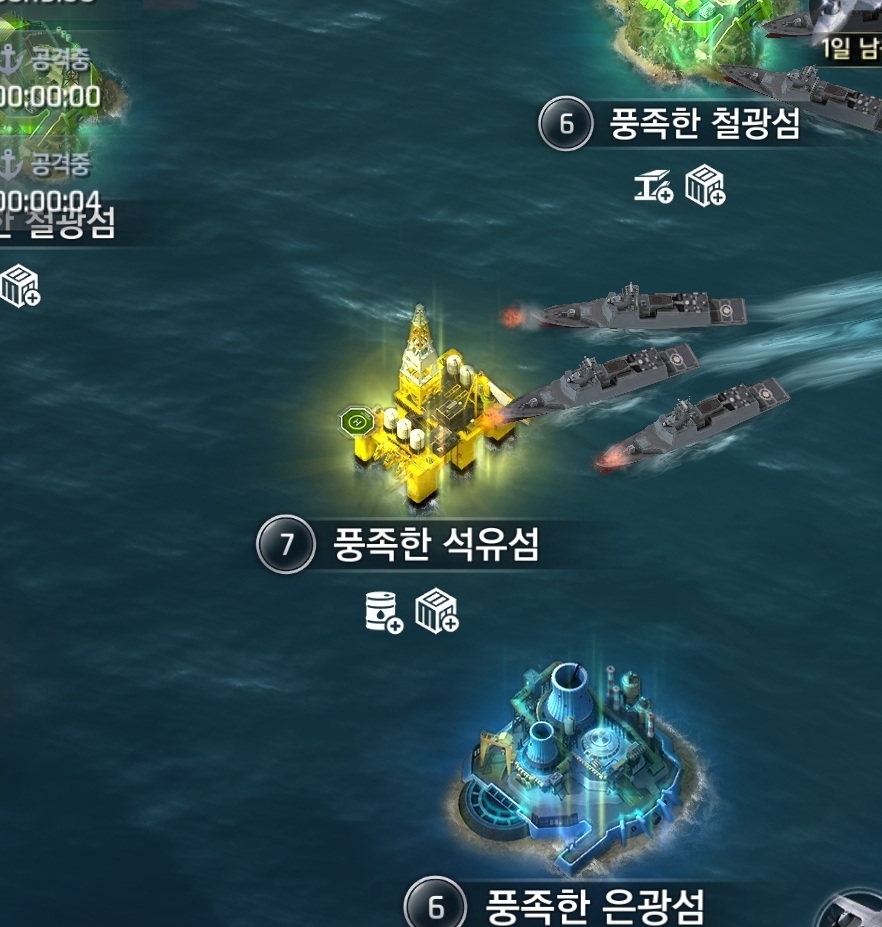Inspect the crate icon beside the iron beam
882x927 pixels.
(x=705, y=186)
